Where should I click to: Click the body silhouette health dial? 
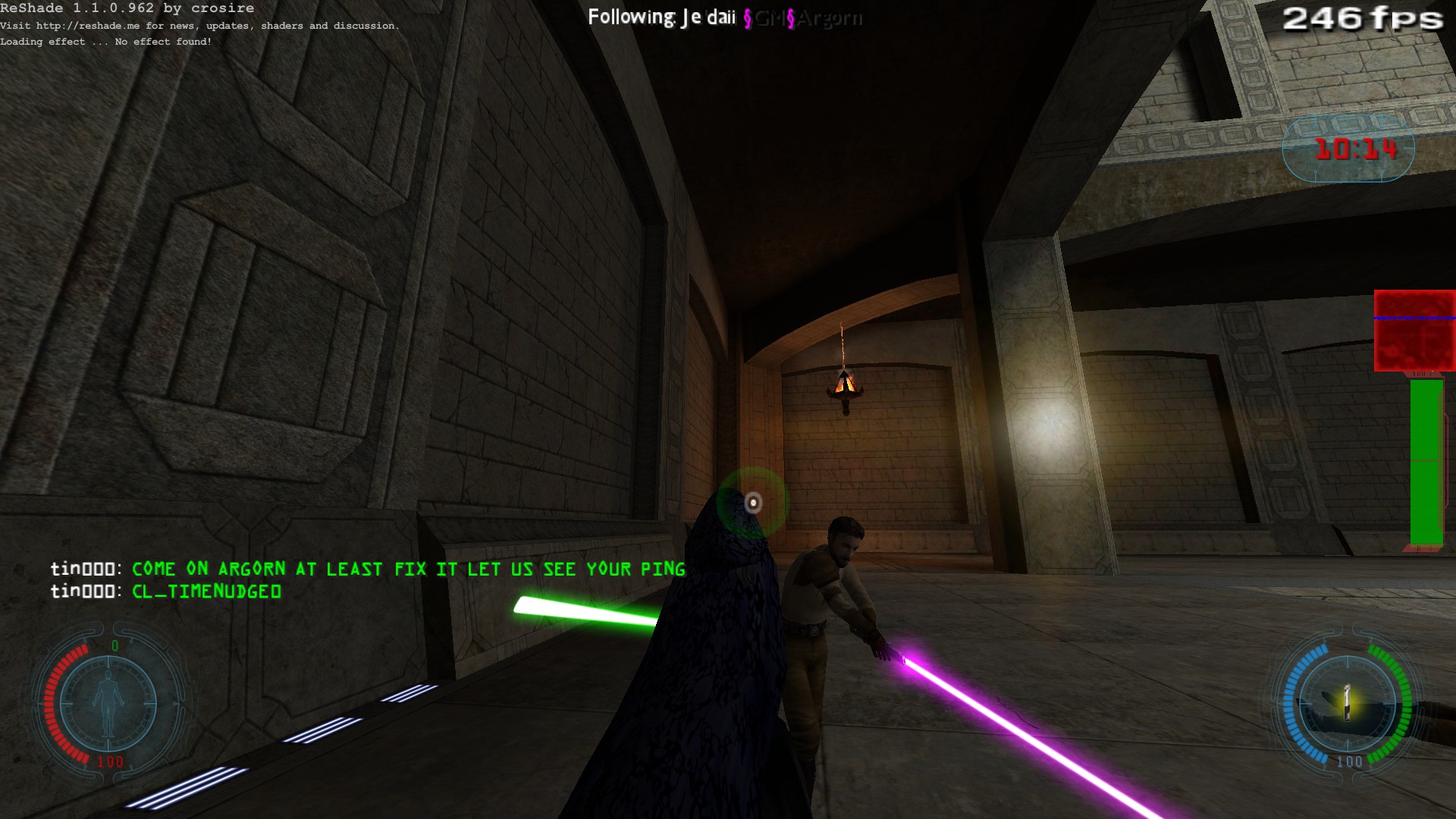click(x=108, y=704)
